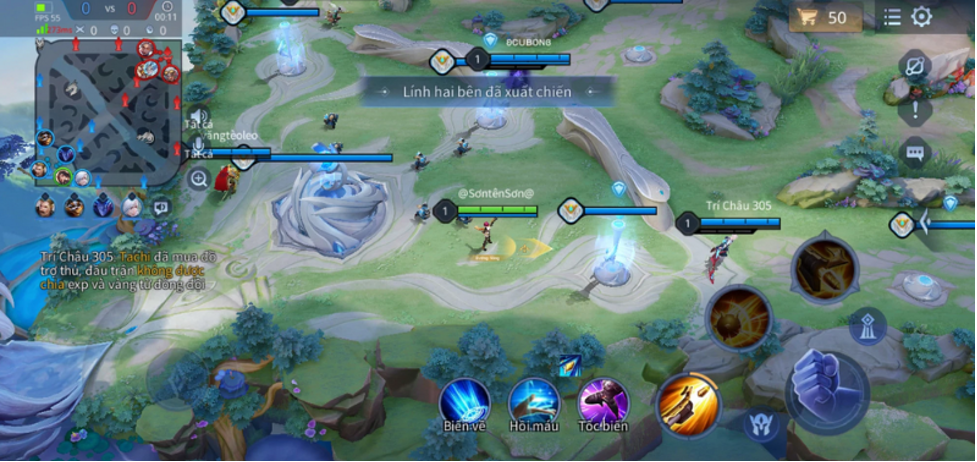
Task: Tap the minimap
Action: [x=108, y=112]
